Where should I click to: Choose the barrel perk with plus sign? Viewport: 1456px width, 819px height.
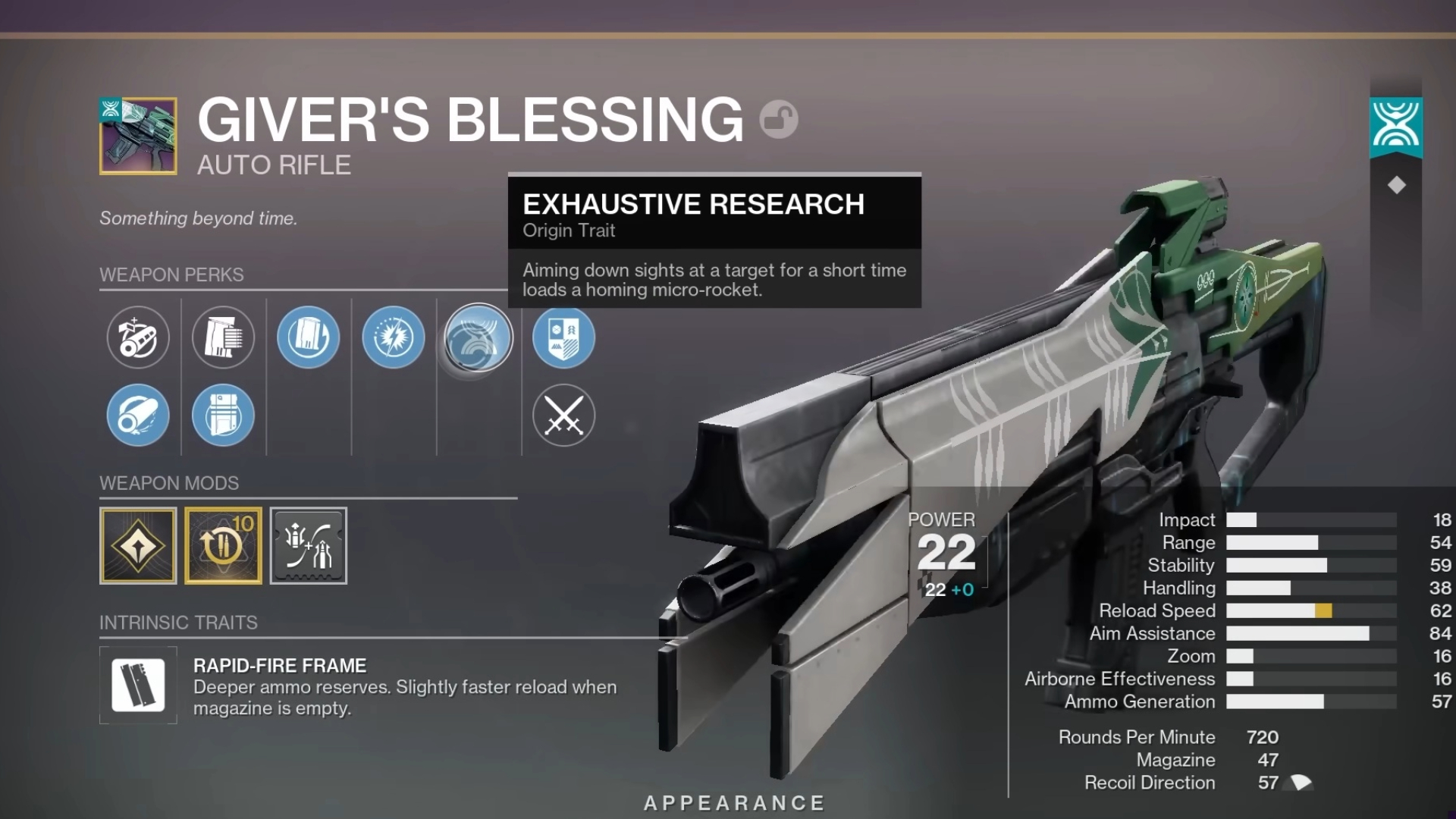coord(138,337)
